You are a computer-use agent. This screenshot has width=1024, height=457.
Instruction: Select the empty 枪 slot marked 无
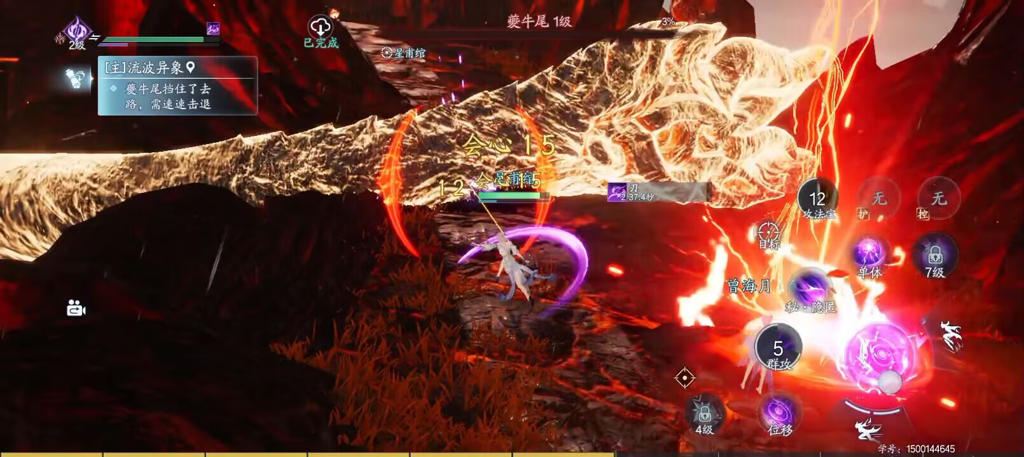(x=938, y=198)
